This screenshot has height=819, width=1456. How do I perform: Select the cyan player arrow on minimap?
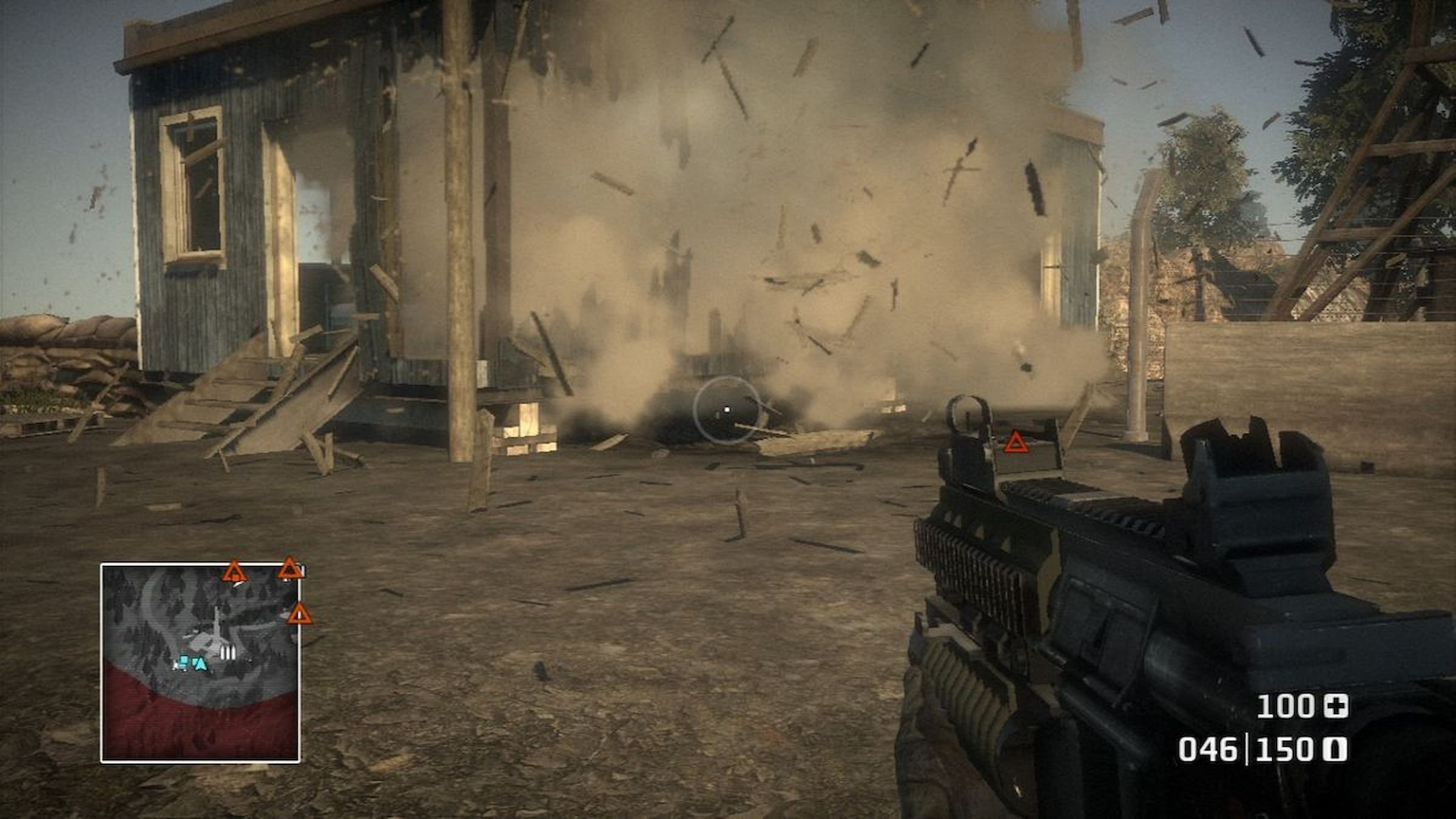pos(200,664)
